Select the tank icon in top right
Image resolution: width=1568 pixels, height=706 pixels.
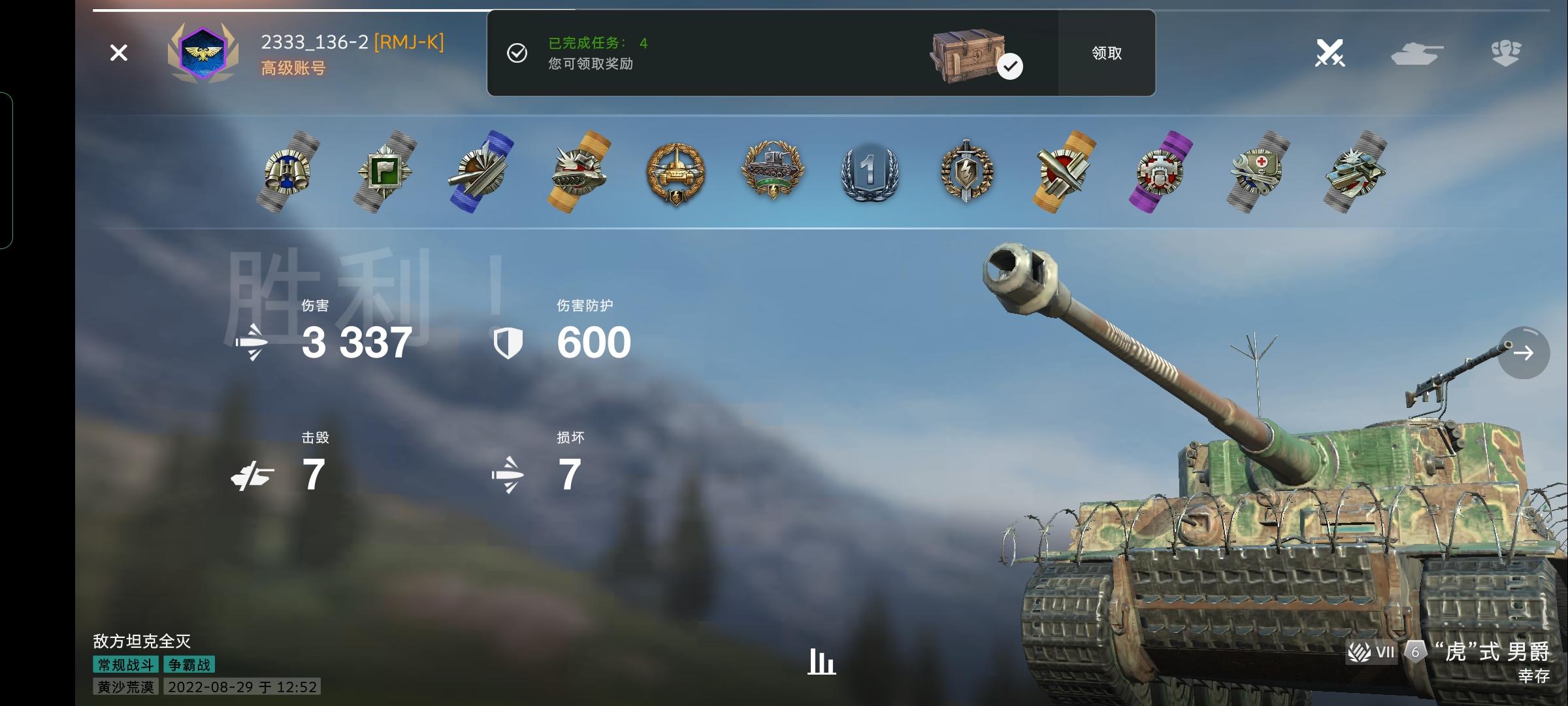click(x=1419, y=54)
